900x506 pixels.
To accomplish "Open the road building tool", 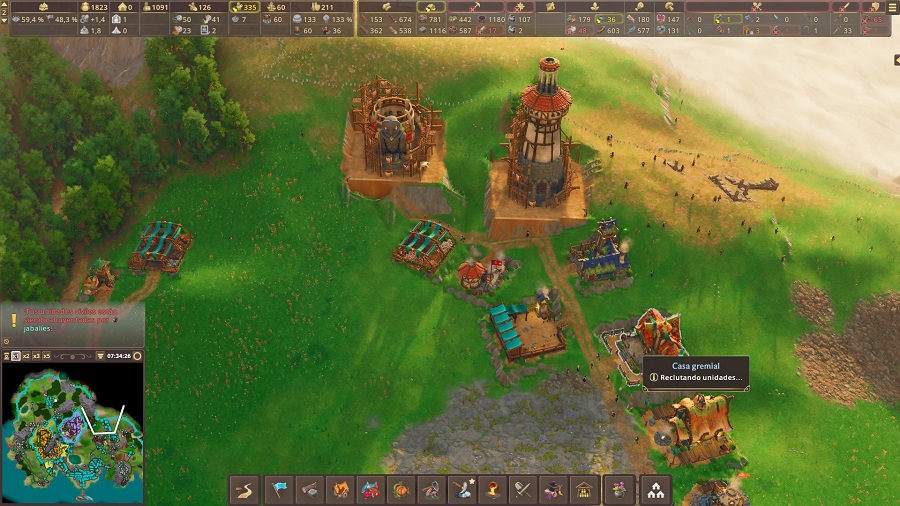I will coord(245,490).
